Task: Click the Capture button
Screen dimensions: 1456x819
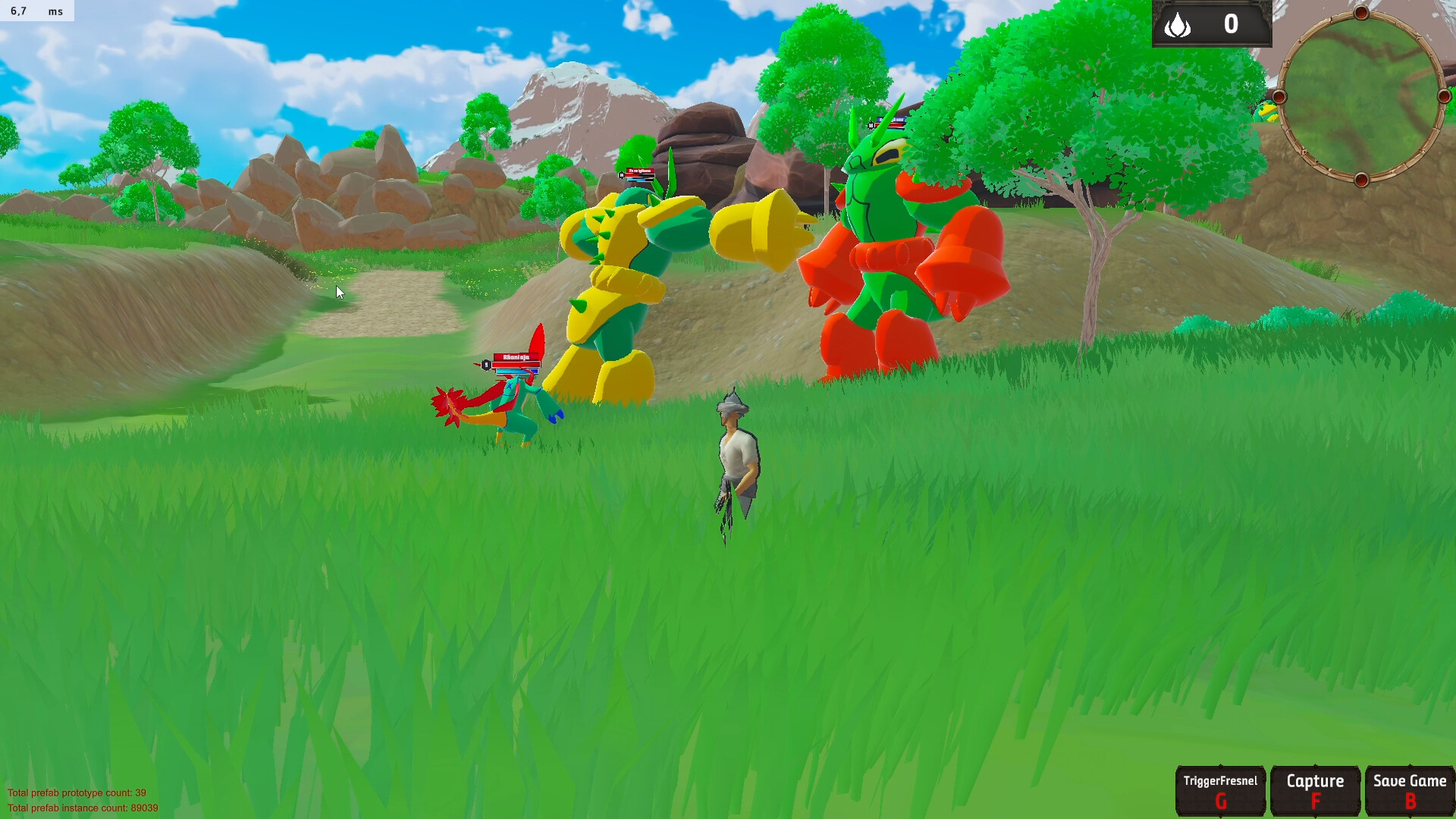Action: (1316, 789)
